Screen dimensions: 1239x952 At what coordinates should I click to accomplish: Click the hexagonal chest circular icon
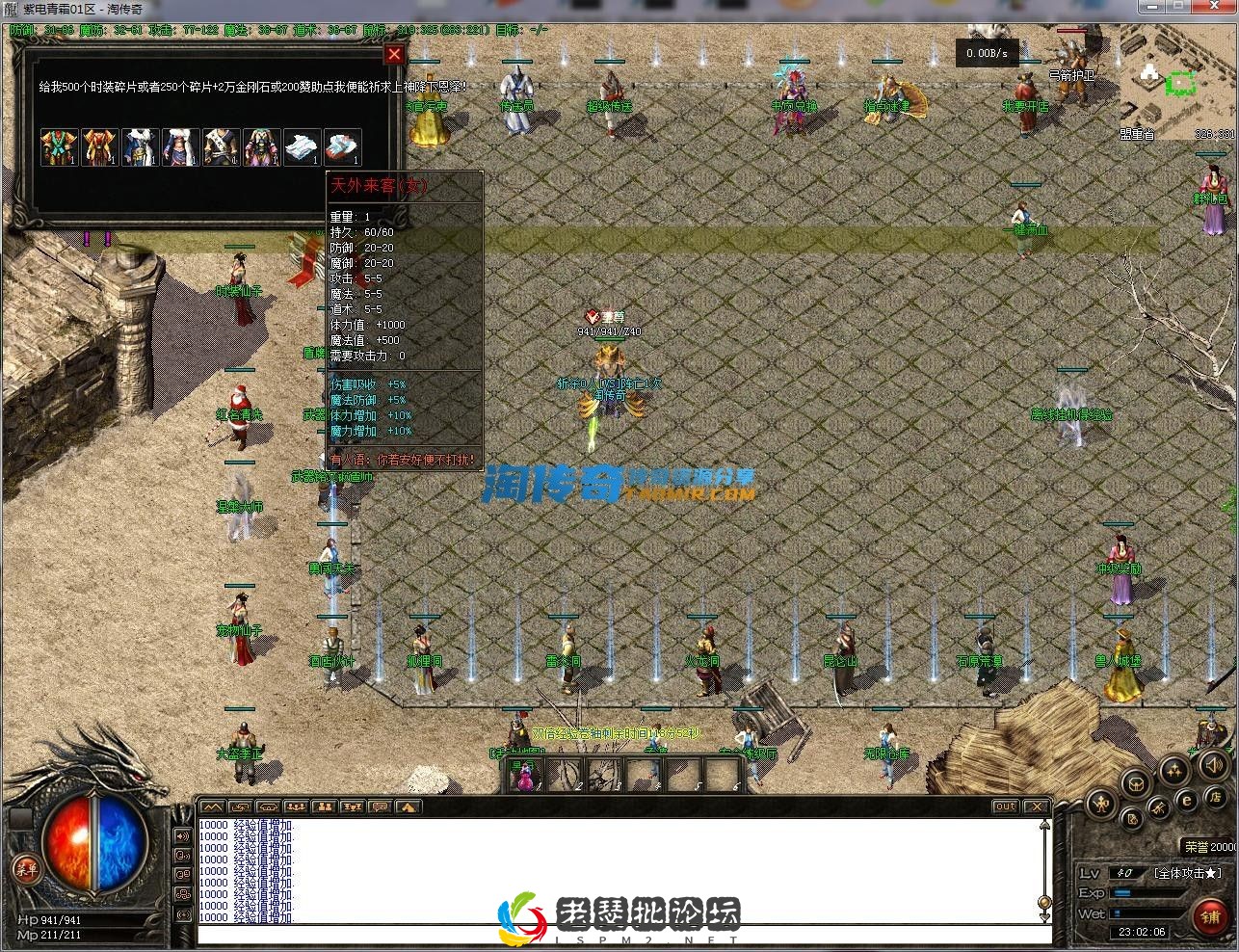[1137, 783]
